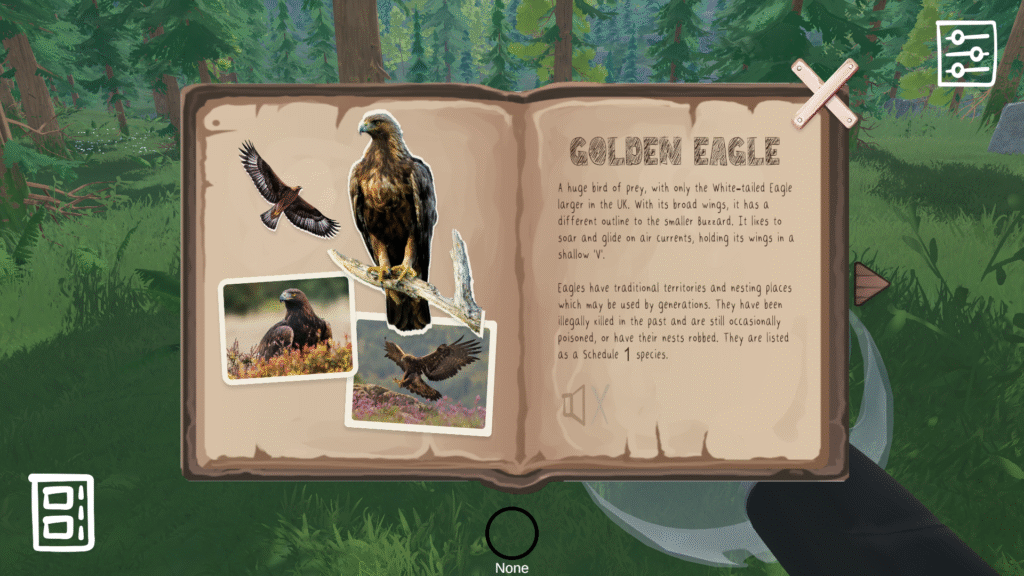The width and height of the screenshot is (1024, 576).
Task: Select the empty circle item slot
Action: [512, 534]
